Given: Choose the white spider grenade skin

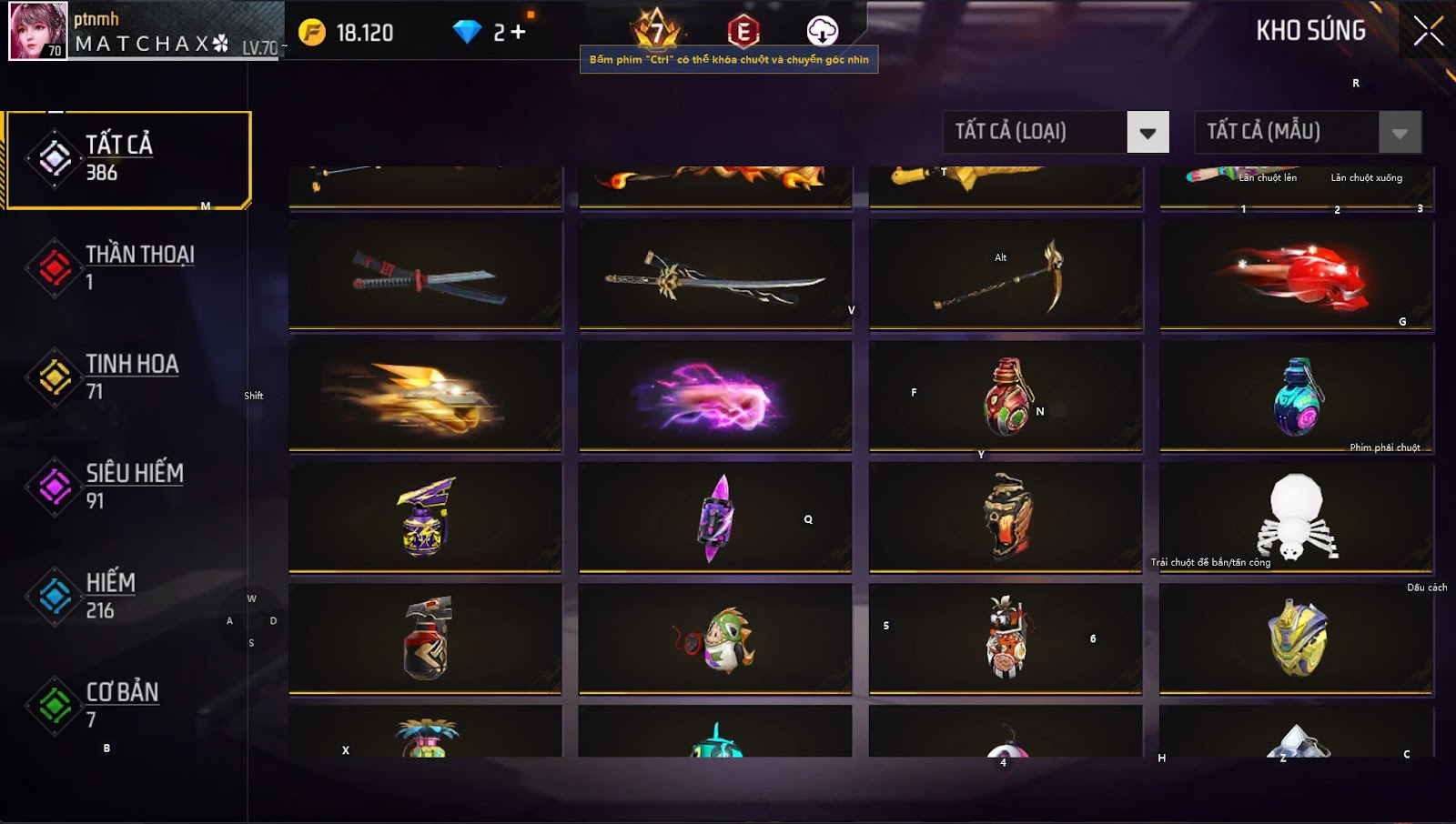Looking at the screenshot, I should 1296,518.
